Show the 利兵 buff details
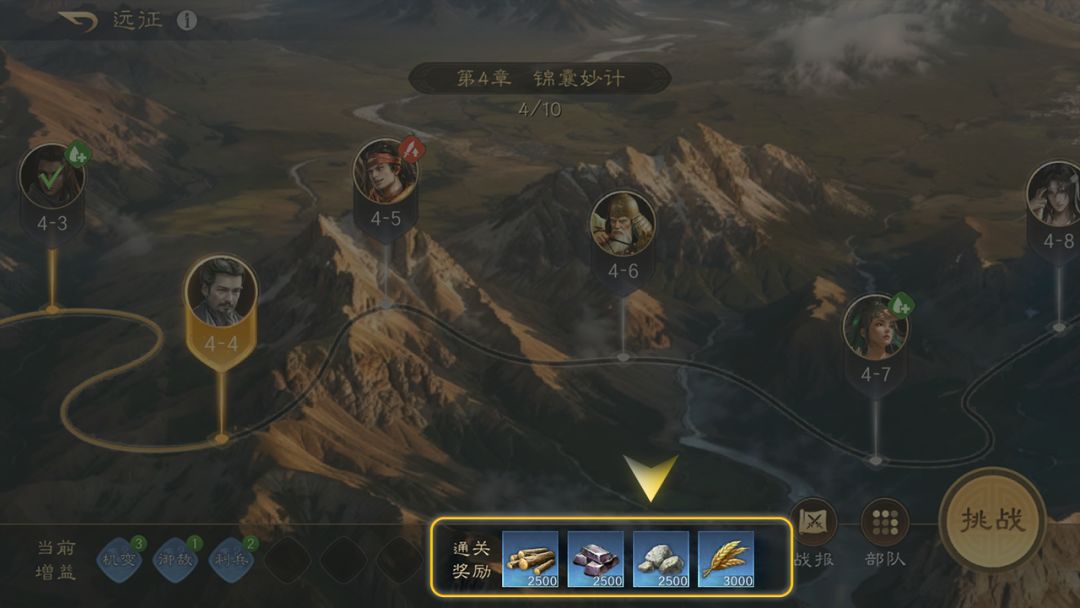This screenshot has width=1080, height=608. click(233, 559)
